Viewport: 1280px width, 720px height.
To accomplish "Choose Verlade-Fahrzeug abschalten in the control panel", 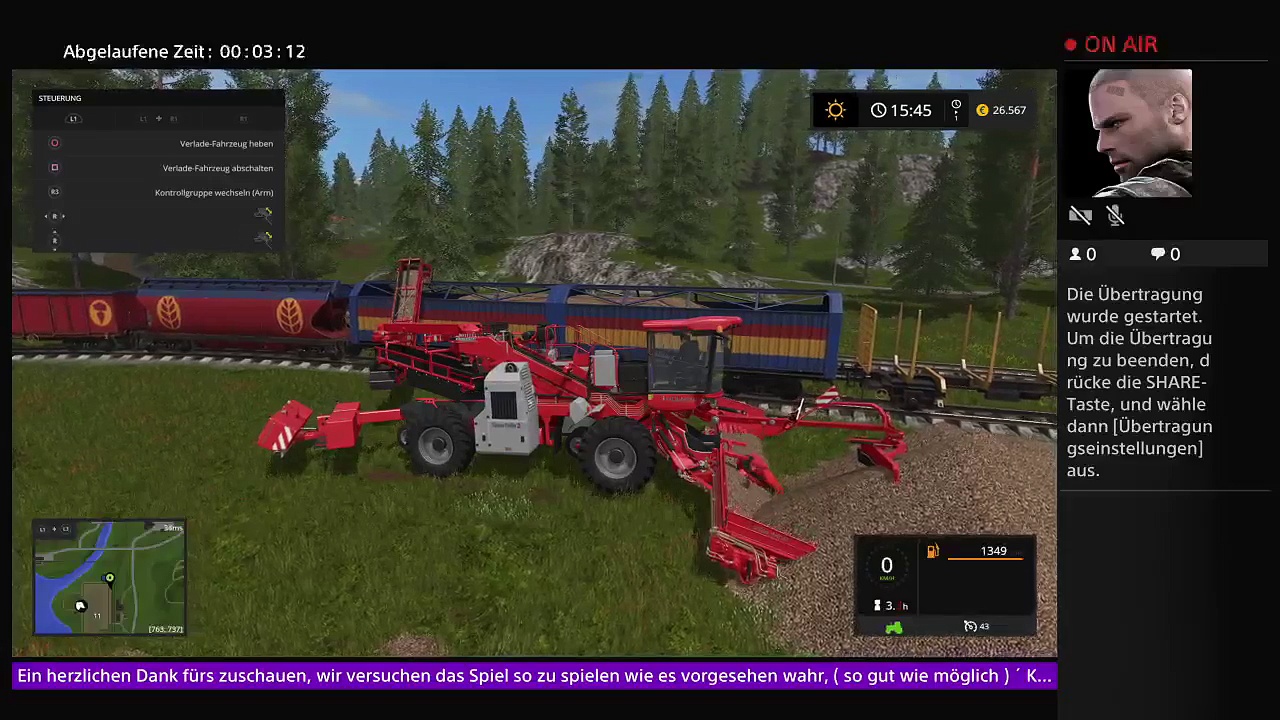I will (217, 168).
